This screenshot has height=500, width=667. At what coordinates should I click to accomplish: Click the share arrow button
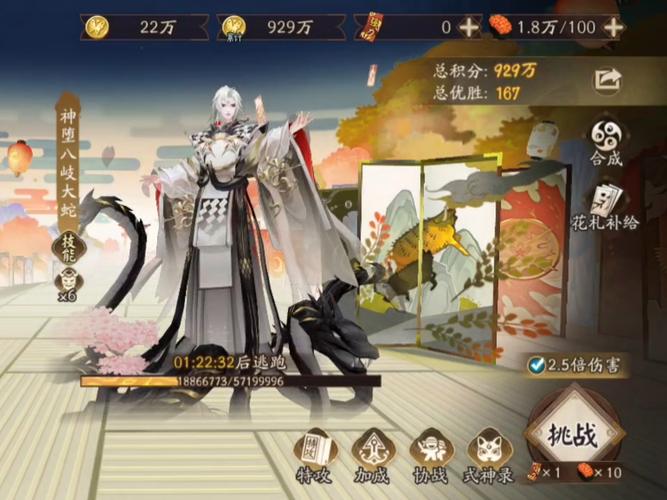[607, 79]
